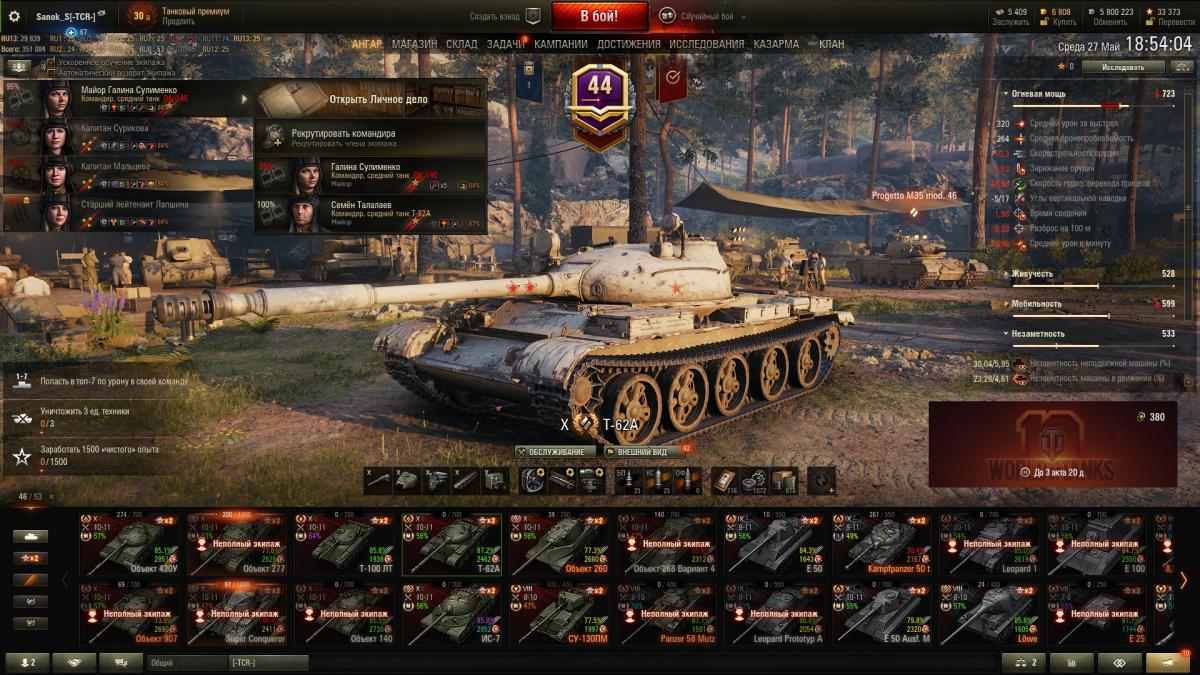Image resolution: width=1200 pixels, height=675 pixels.
Task: Open the МАГАЗИН tab
Action: pyautogui.click(x=414, y=44)
